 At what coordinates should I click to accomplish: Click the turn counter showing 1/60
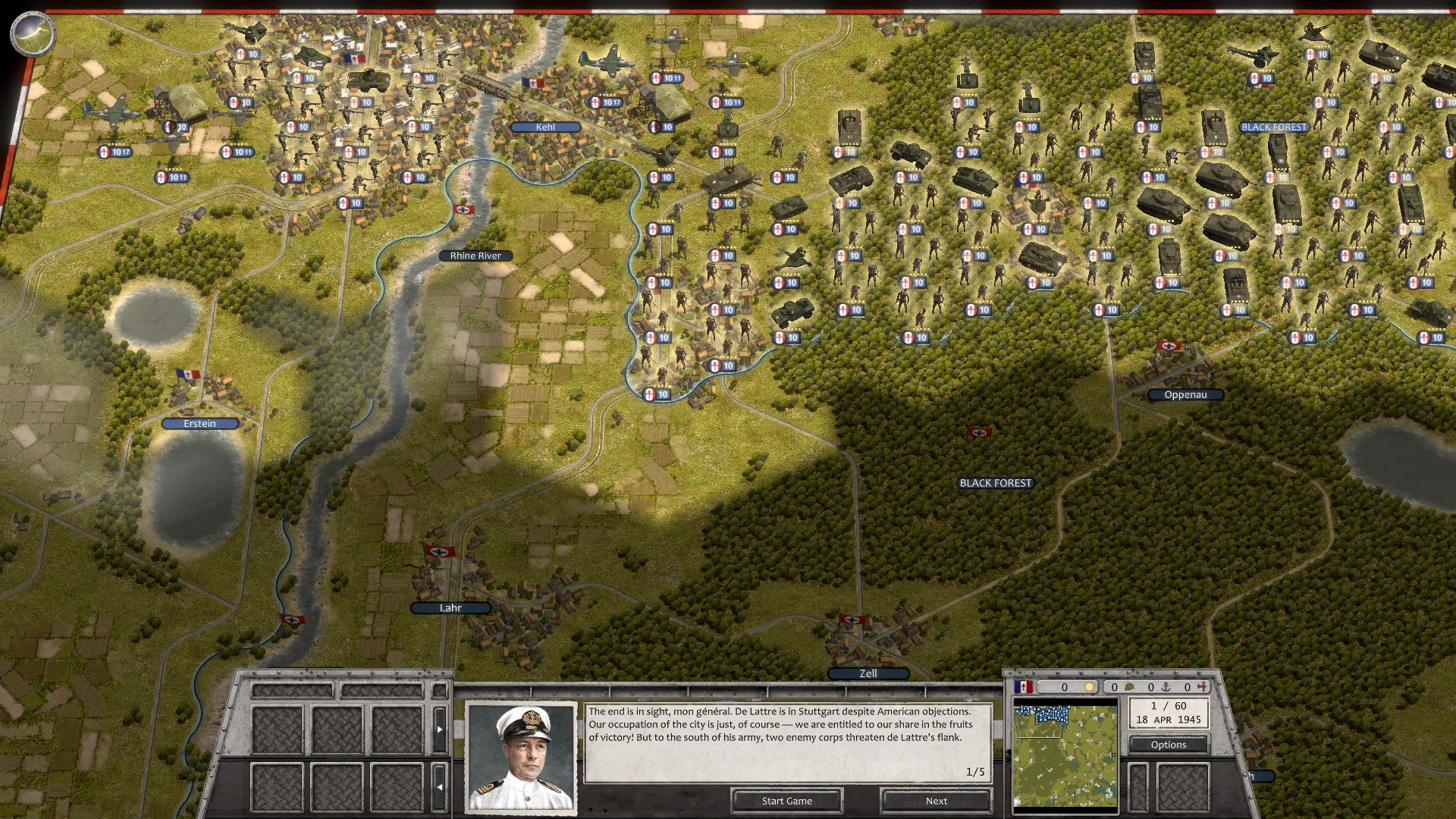(1168, 707)
